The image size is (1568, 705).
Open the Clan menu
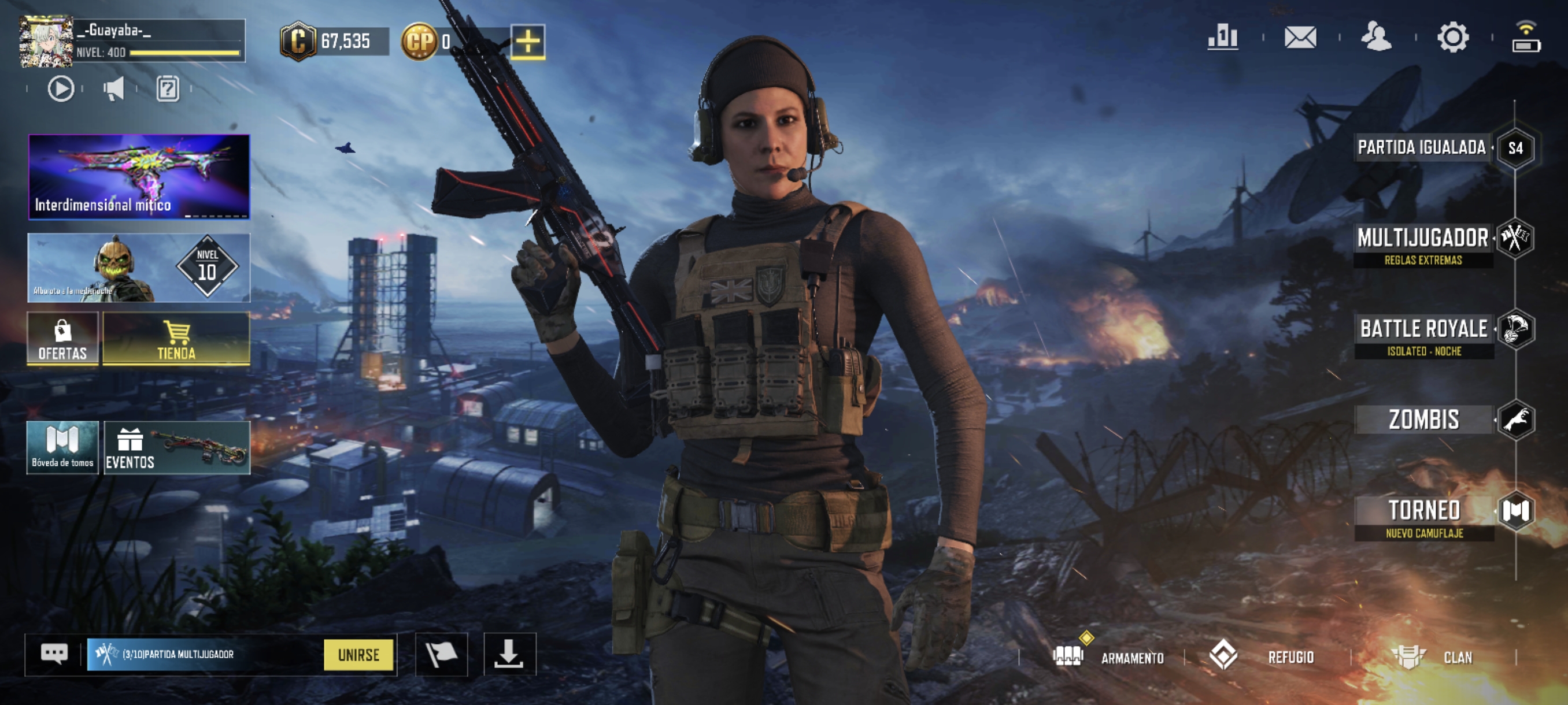coord(1433,657)
